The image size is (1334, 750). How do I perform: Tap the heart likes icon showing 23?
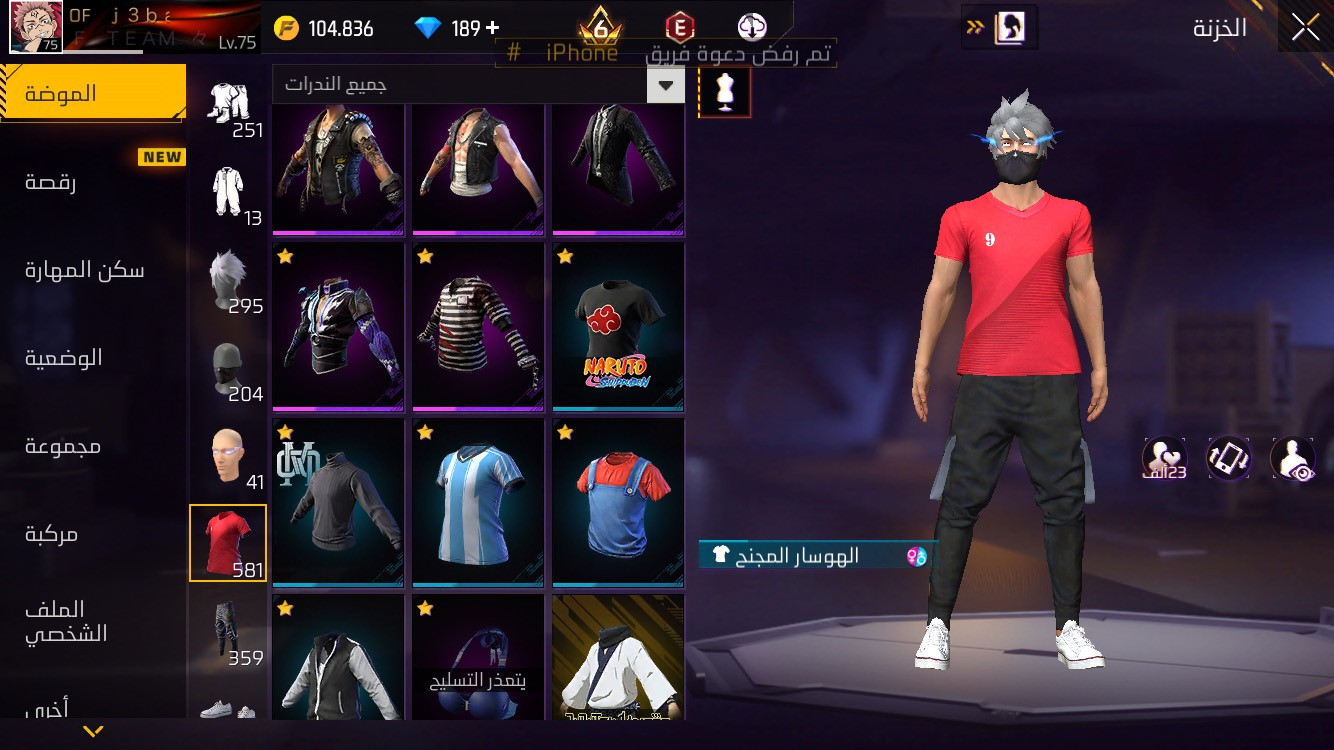1164,458
